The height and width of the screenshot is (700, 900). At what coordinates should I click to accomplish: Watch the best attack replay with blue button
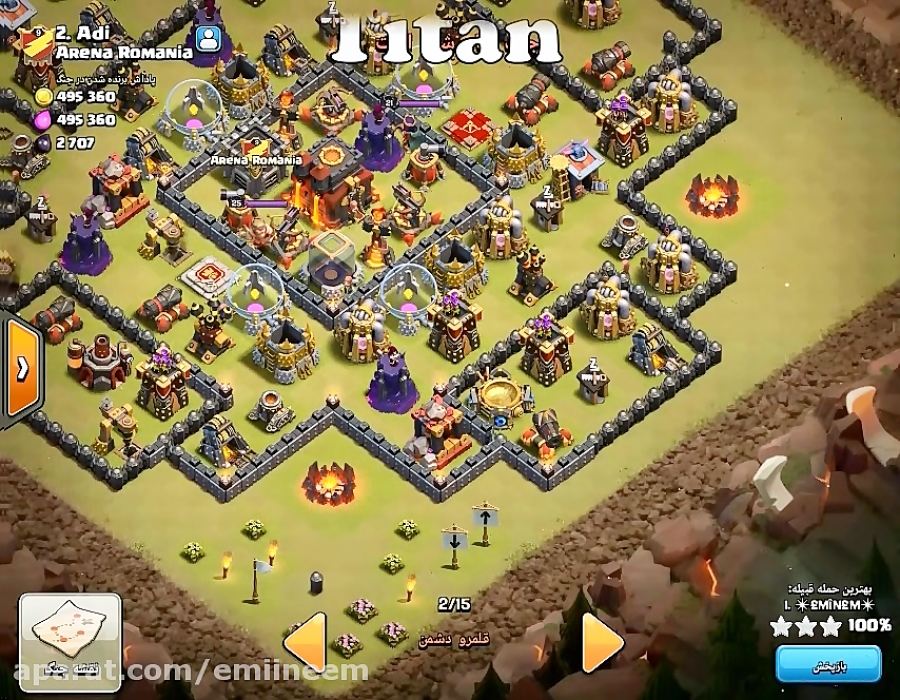click(x=828, y=665)
